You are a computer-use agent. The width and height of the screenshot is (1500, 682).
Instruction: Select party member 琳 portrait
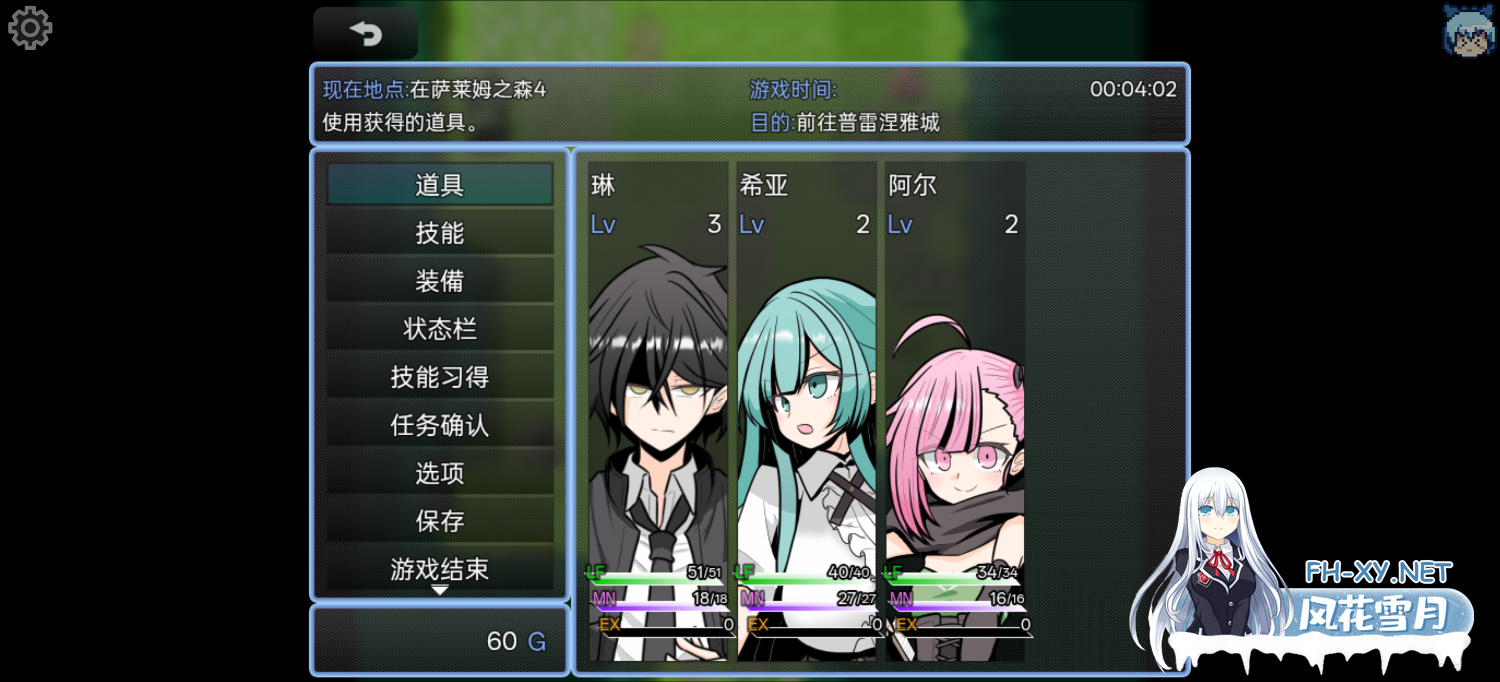[658, 410]
